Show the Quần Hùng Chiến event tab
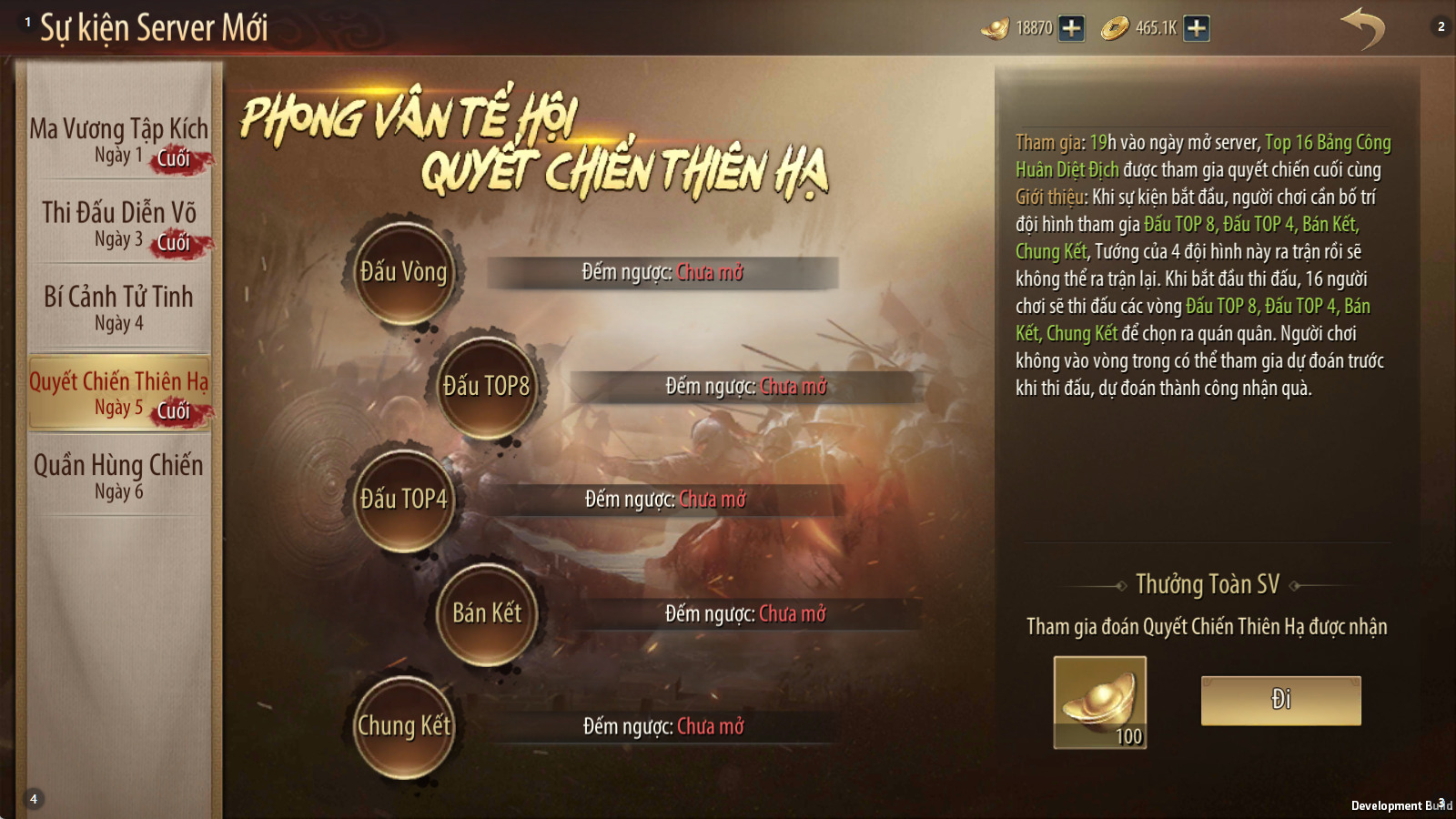Image resolution: width=1456 pixels, height=819 pixels. click(x=118, y=476)
